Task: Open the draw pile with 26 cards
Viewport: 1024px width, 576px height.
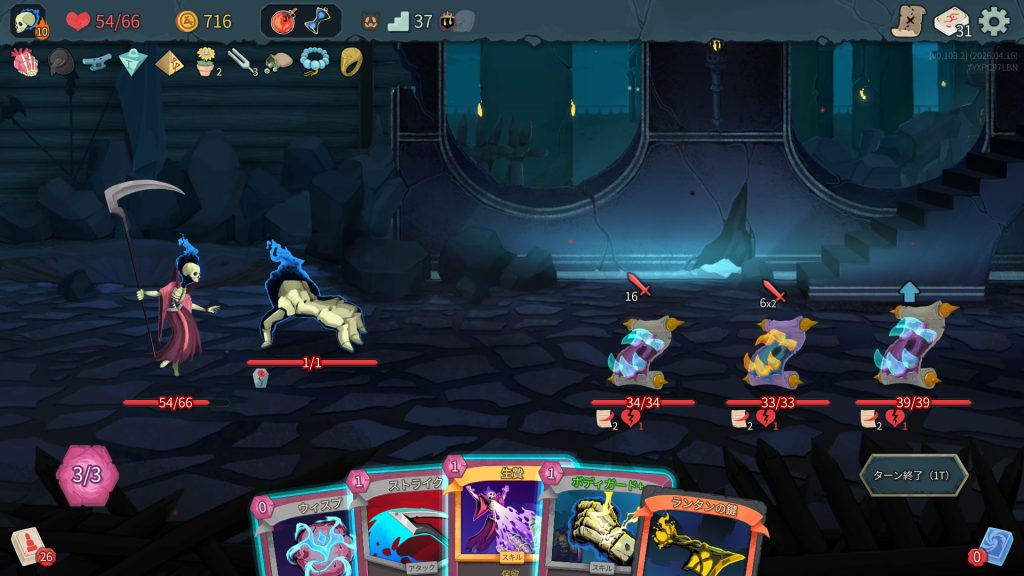Action: 27,547
